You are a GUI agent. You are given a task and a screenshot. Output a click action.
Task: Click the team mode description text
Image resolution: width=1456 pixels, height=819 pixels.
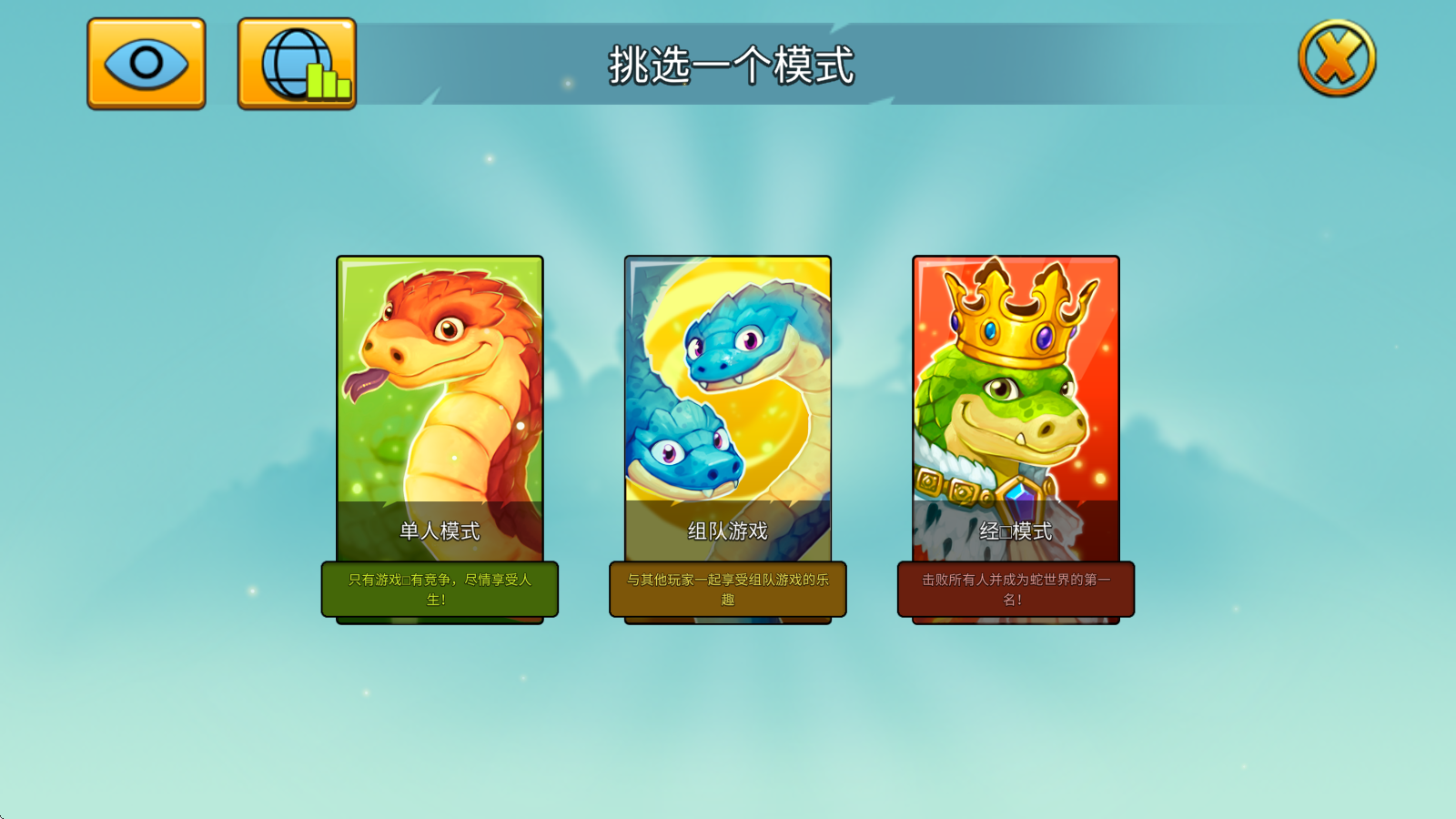728,590
